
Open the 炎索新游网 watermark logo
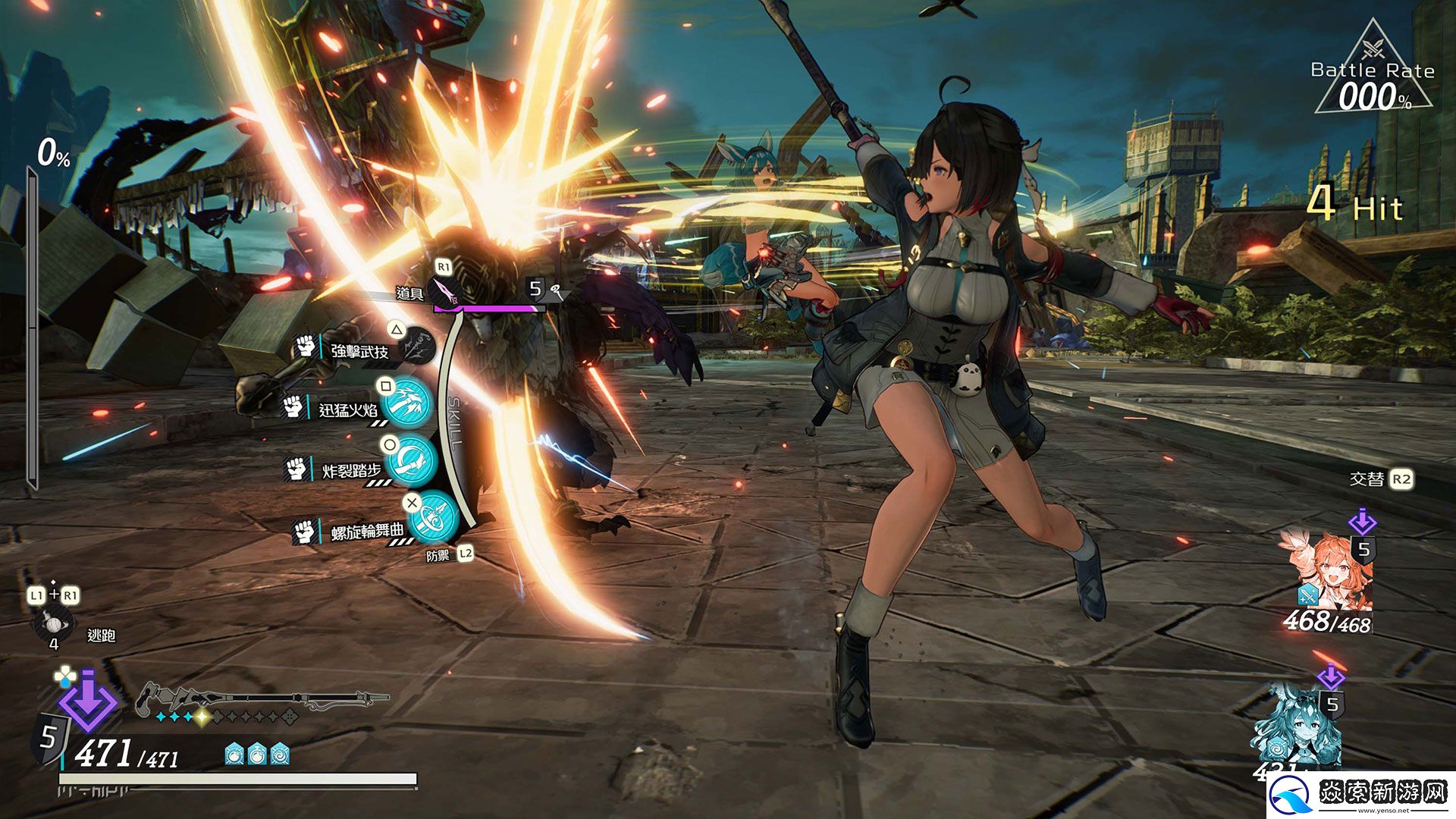[1362, 795]
